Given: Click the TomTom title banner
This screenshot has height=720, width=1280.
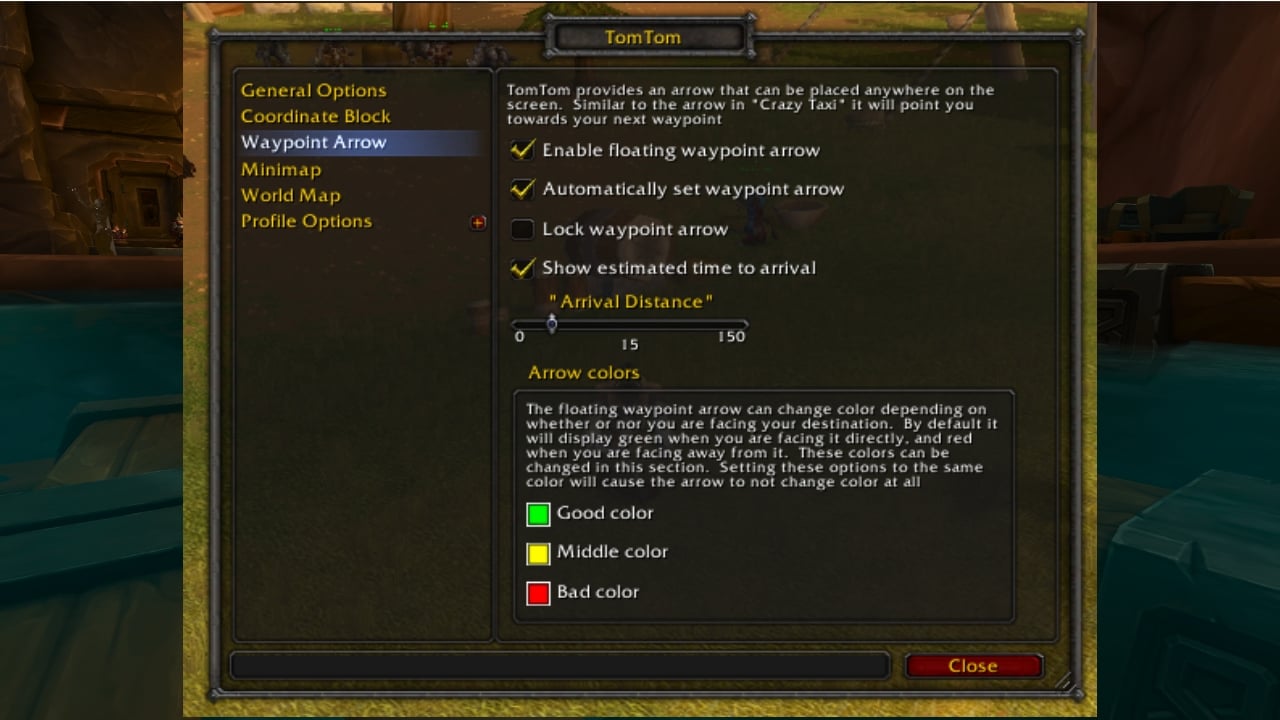Looking at the screenshot, I should (x=646, y=36).
